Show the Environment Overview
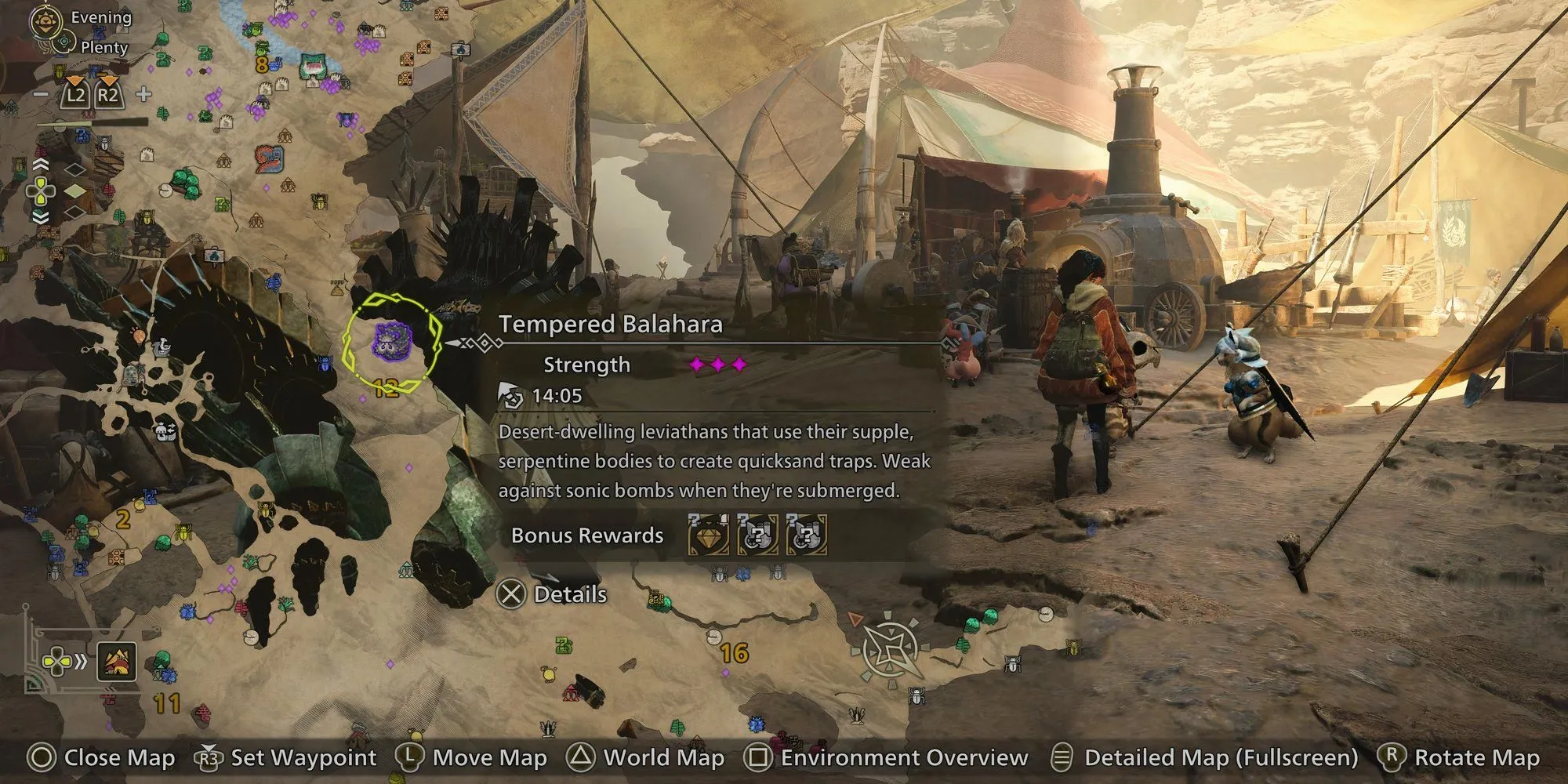This screenshot has height=784, width=1568. coord(887,757)
